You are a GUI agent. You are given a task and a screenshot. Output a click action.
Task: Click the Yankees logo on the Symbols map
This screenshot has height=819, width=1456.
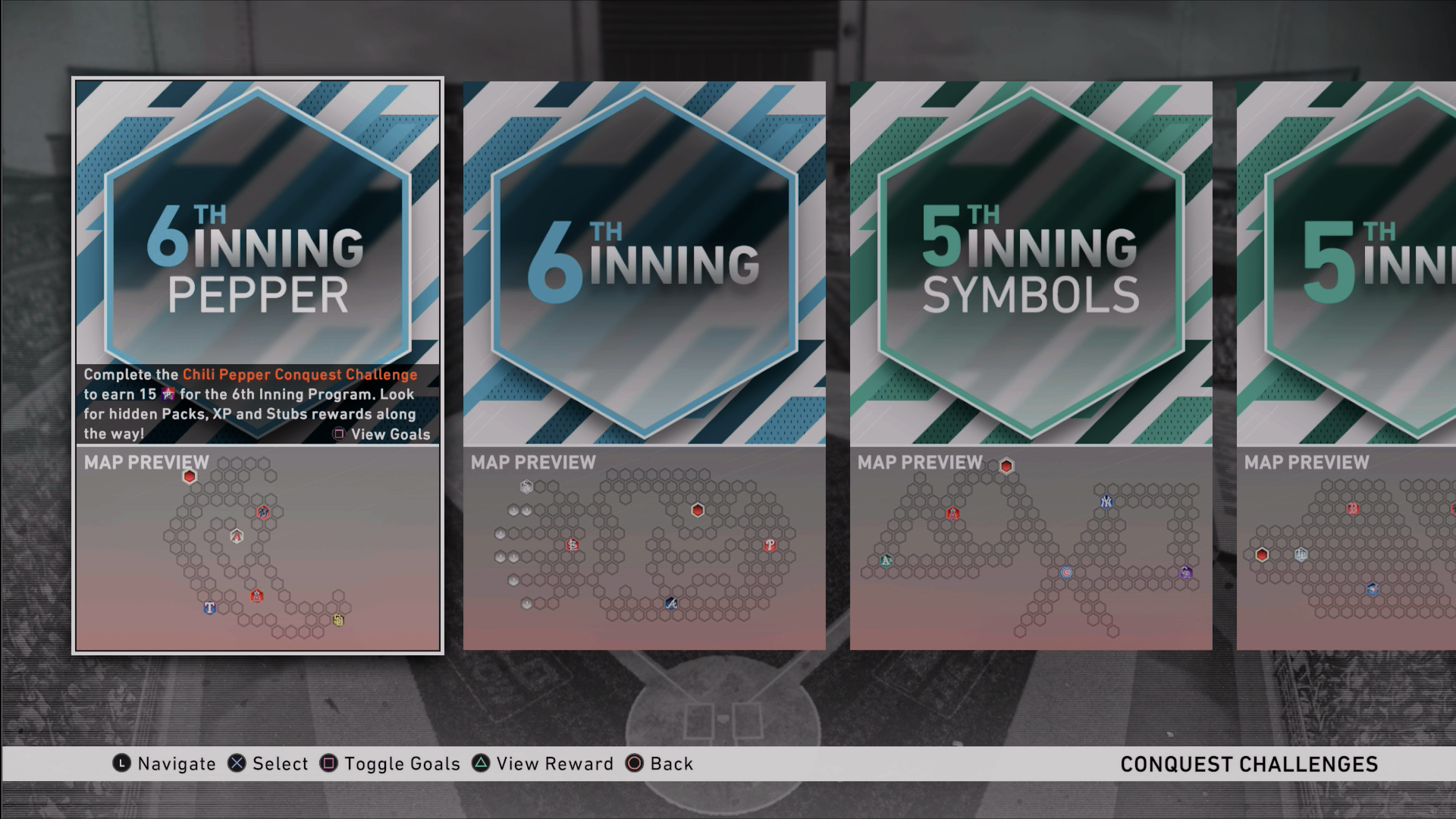tap(1106, 503)
